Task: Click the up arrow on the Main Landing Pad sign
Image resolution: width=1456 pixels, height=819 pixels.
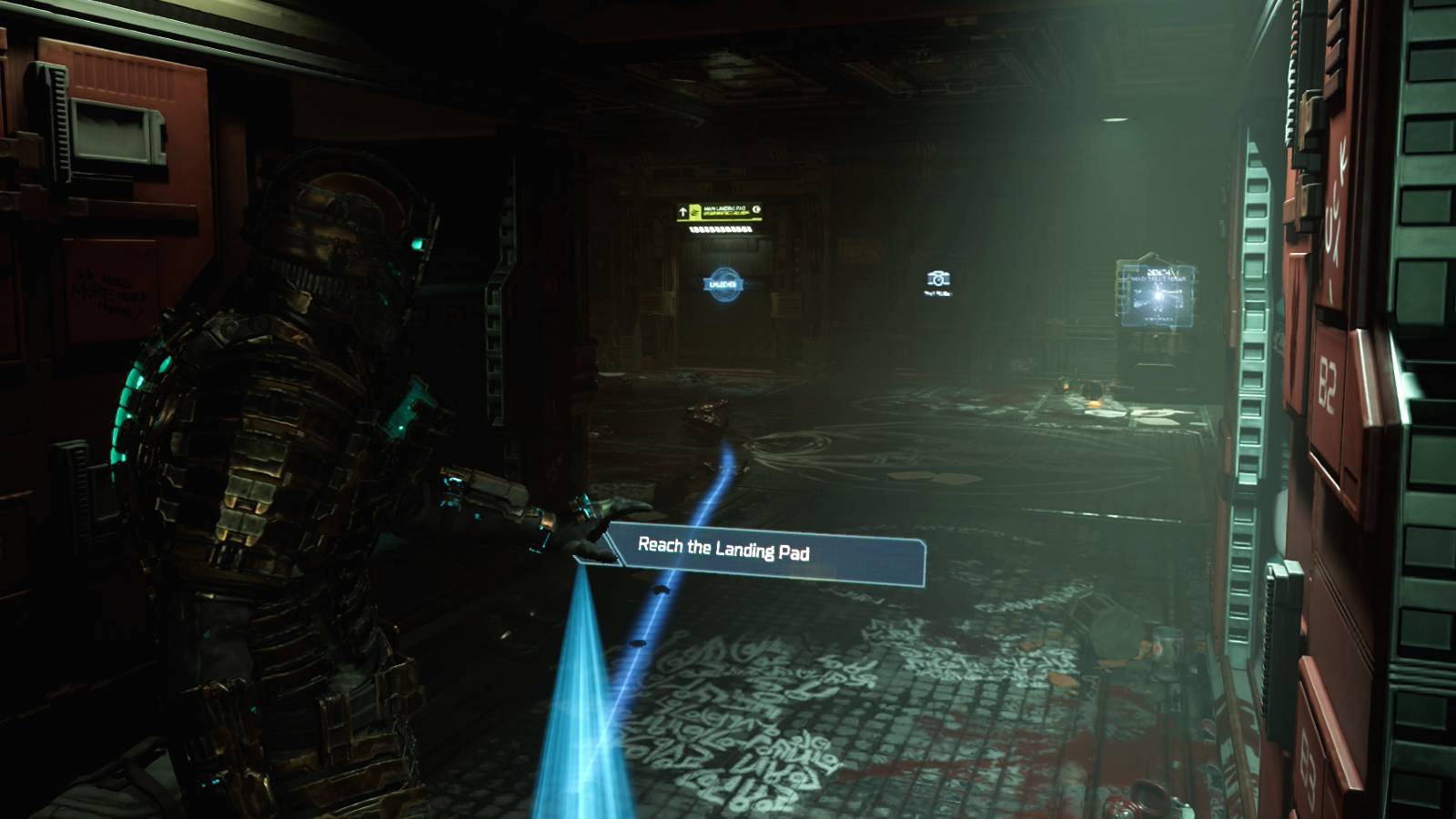Action: [682, 210]
